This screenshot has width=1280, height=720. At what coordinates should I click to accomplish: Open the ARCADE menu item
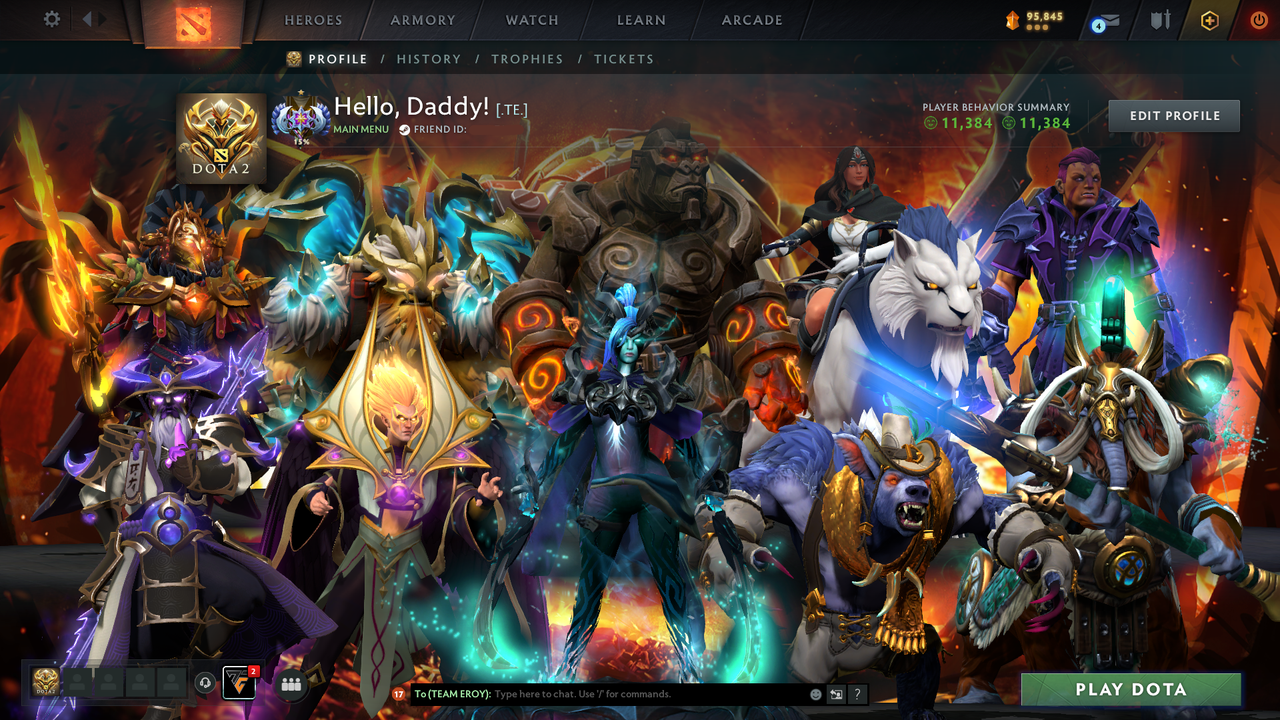pos(751,20)
